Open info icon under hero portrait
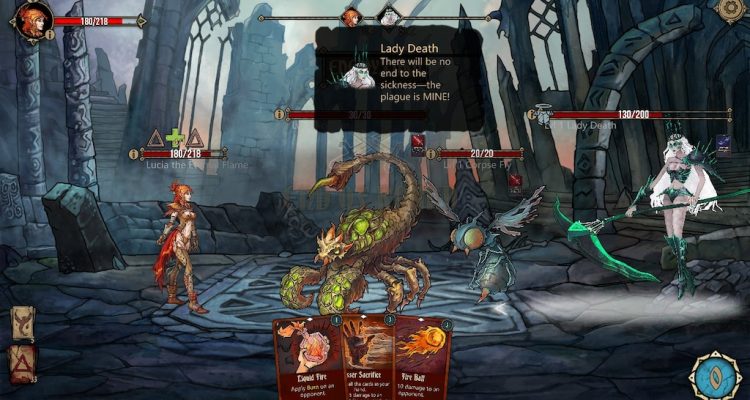The image size is (750, 400). [x=50, y=34]
